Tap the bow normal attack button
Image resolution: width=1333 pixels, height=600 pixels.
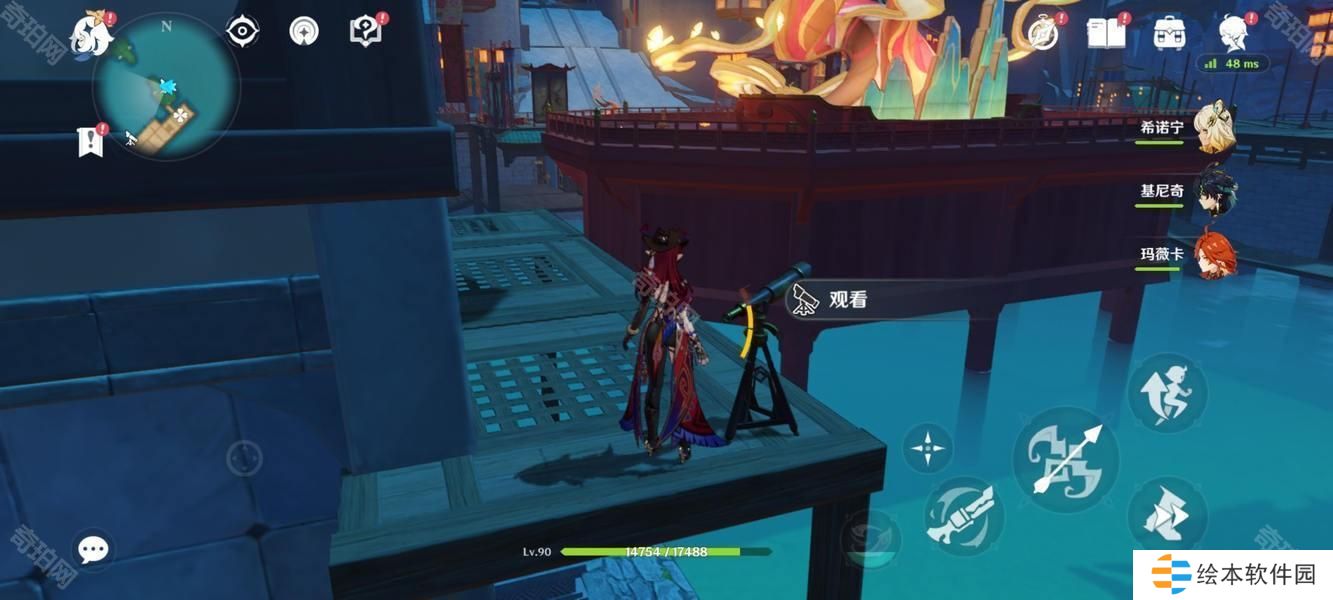point(1066,460)
